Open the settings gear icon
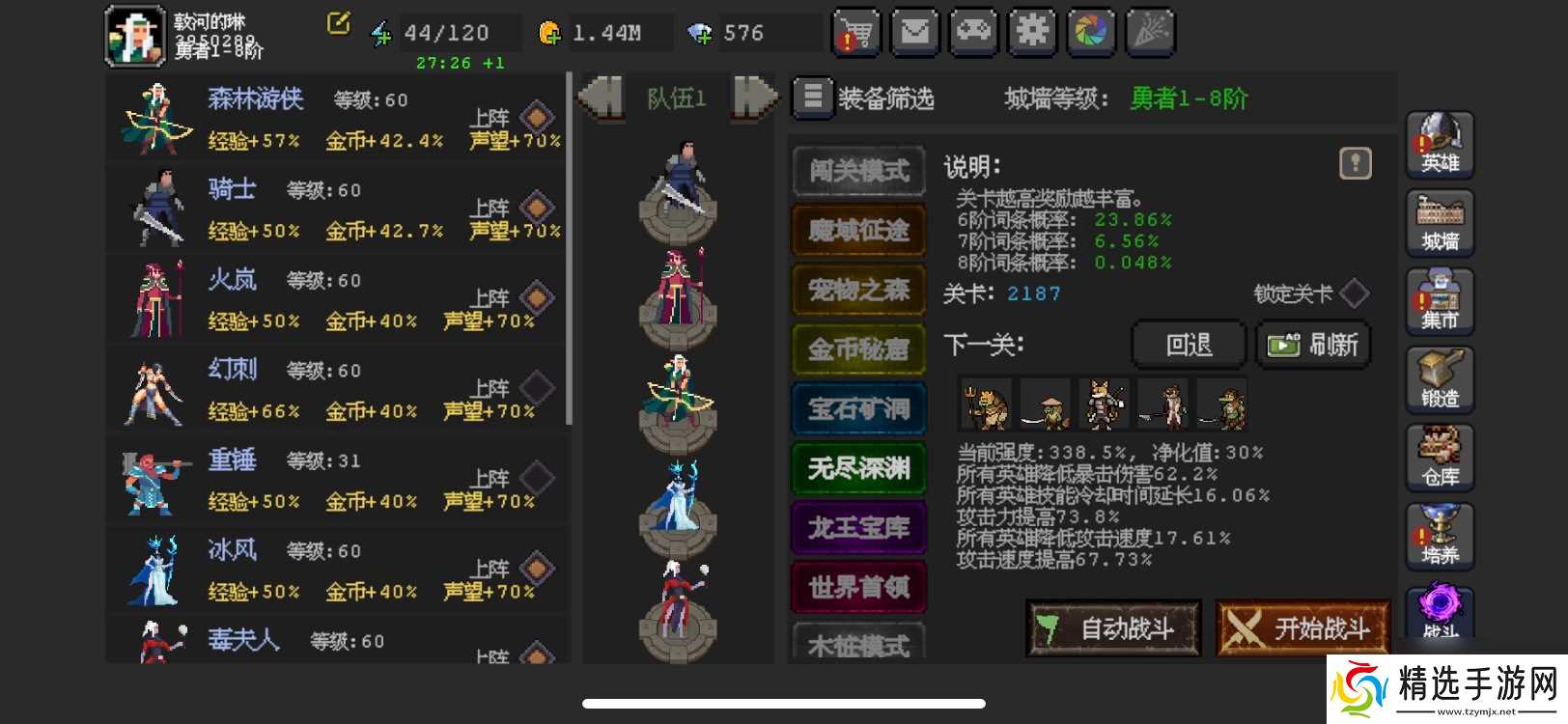 coord(1031,32)
